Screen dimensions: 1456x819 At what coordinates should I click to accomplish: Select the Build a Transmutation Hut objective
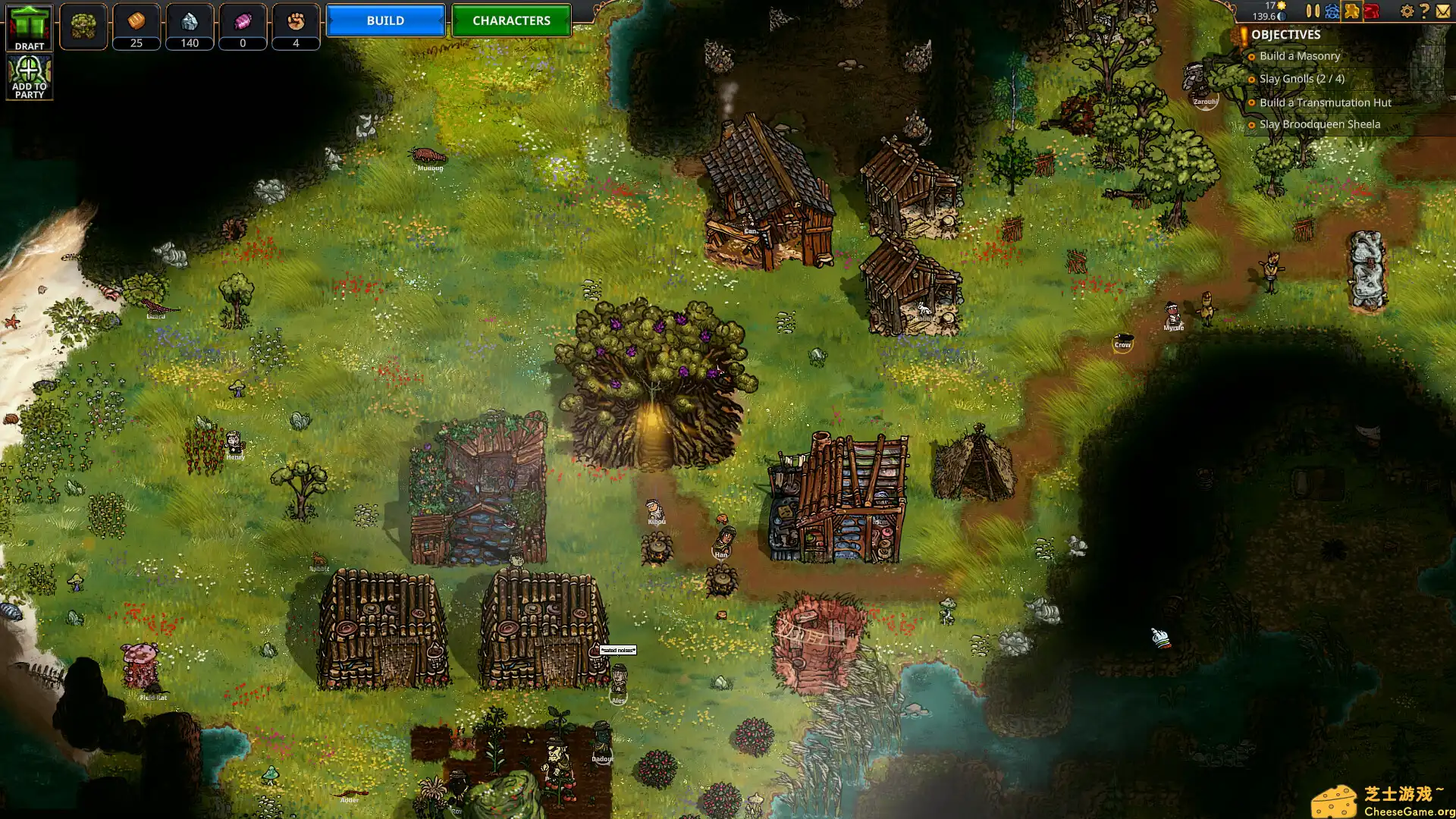tap(1325, 102)
